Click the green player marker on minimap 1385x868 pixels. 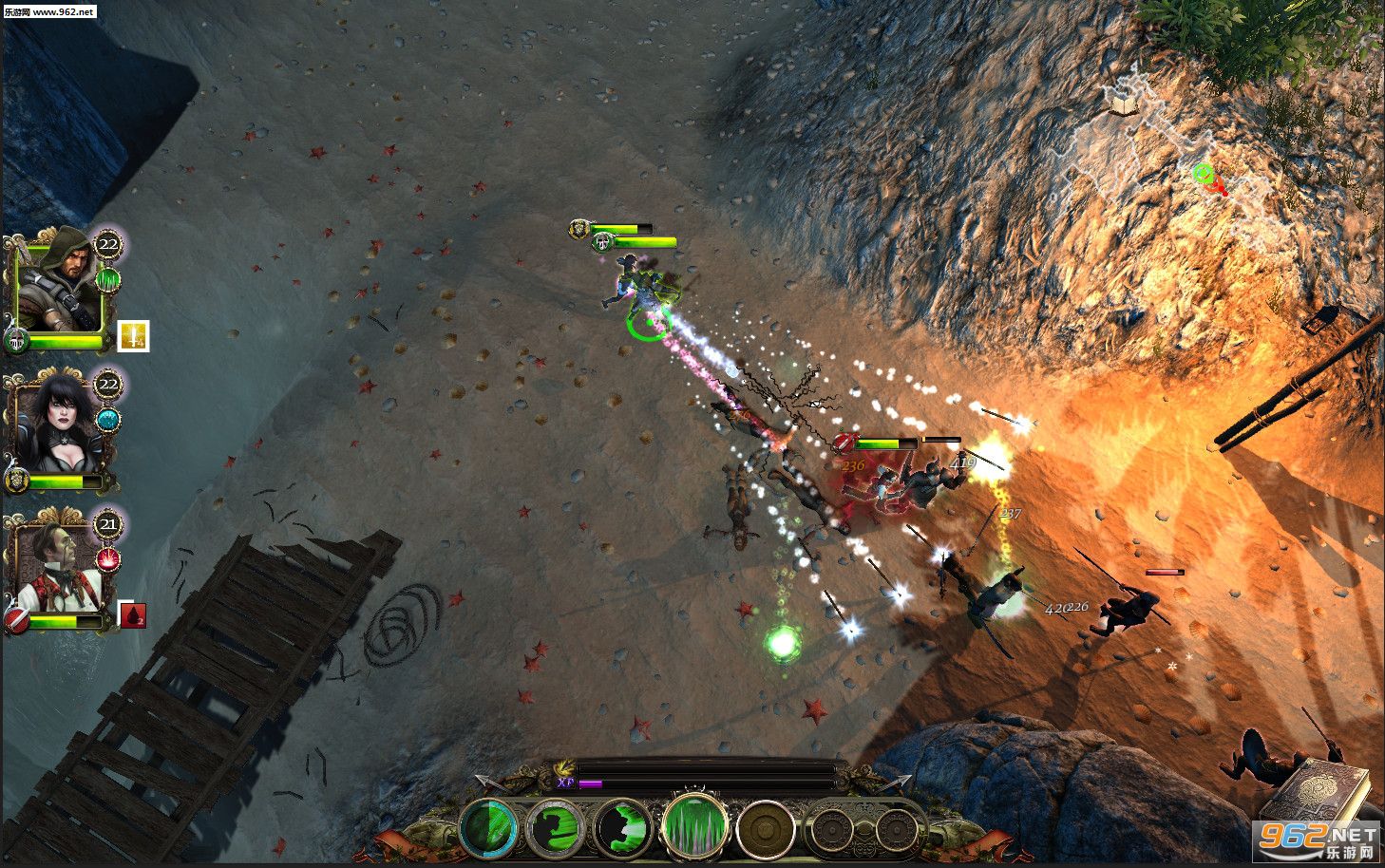(x=1204, y=172)
